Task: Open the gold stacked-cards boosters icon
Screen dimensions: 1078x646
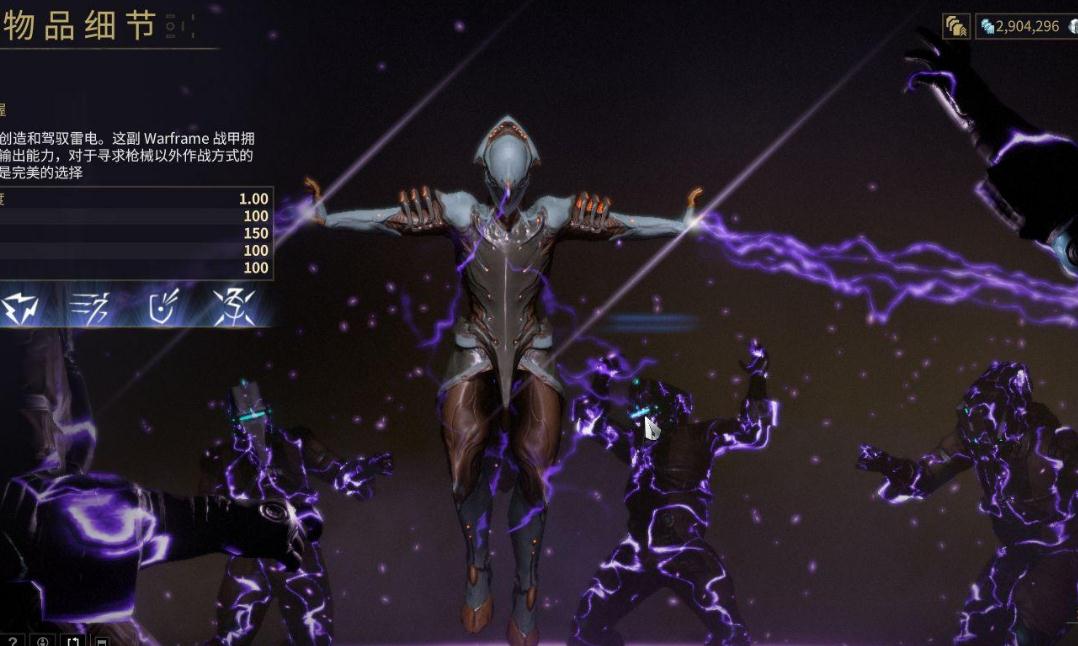Action: click(956, 27)
